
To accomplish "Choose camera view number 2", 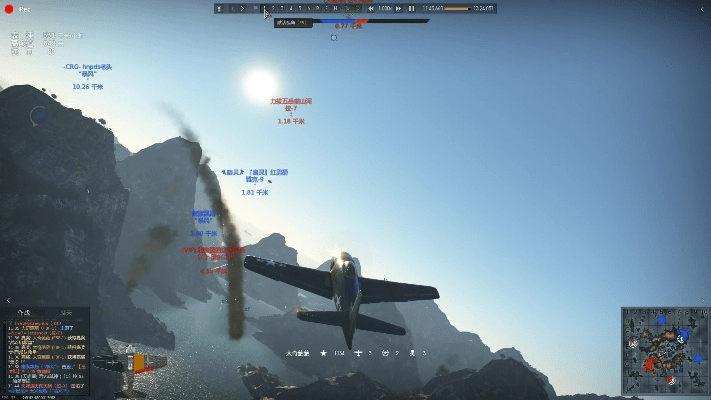I will tap(273, 8).
